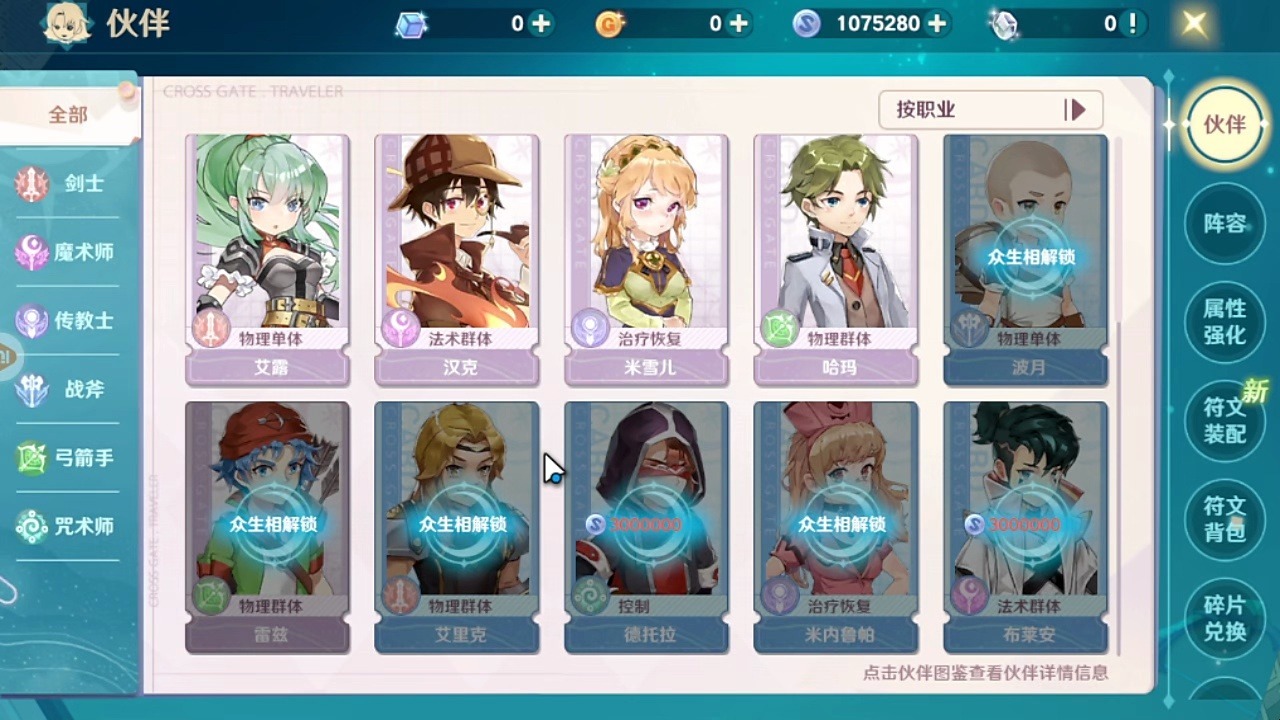Open the 按职业 sort dropdown
This screenshot has width=1280, height=720.
(x=990, y=110)
